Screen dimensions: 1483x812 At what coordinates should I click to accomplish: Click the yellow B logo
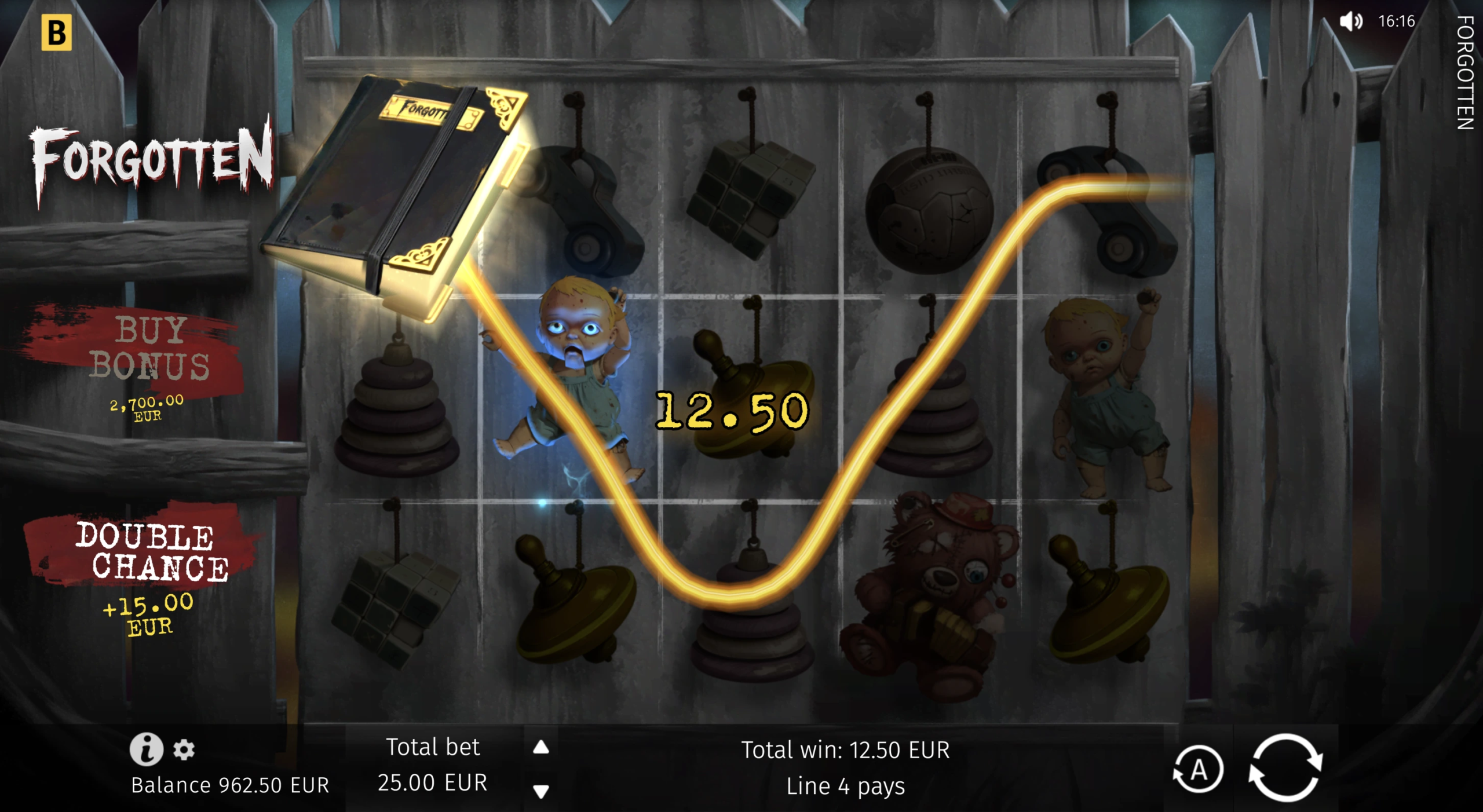pos(57,32)
